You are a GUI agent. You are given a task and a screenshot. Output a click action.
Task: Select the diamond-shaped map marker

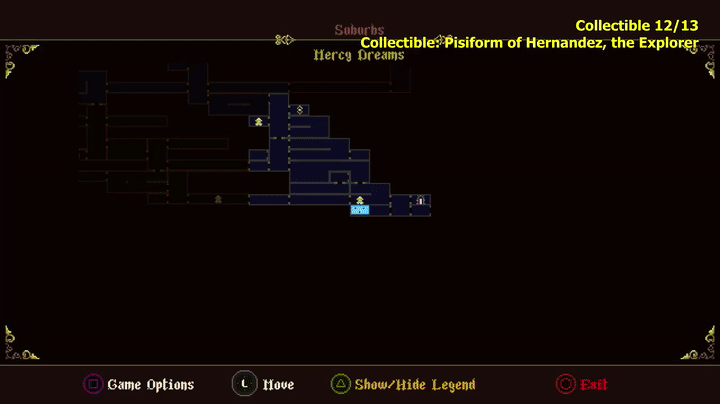point(300,109)
